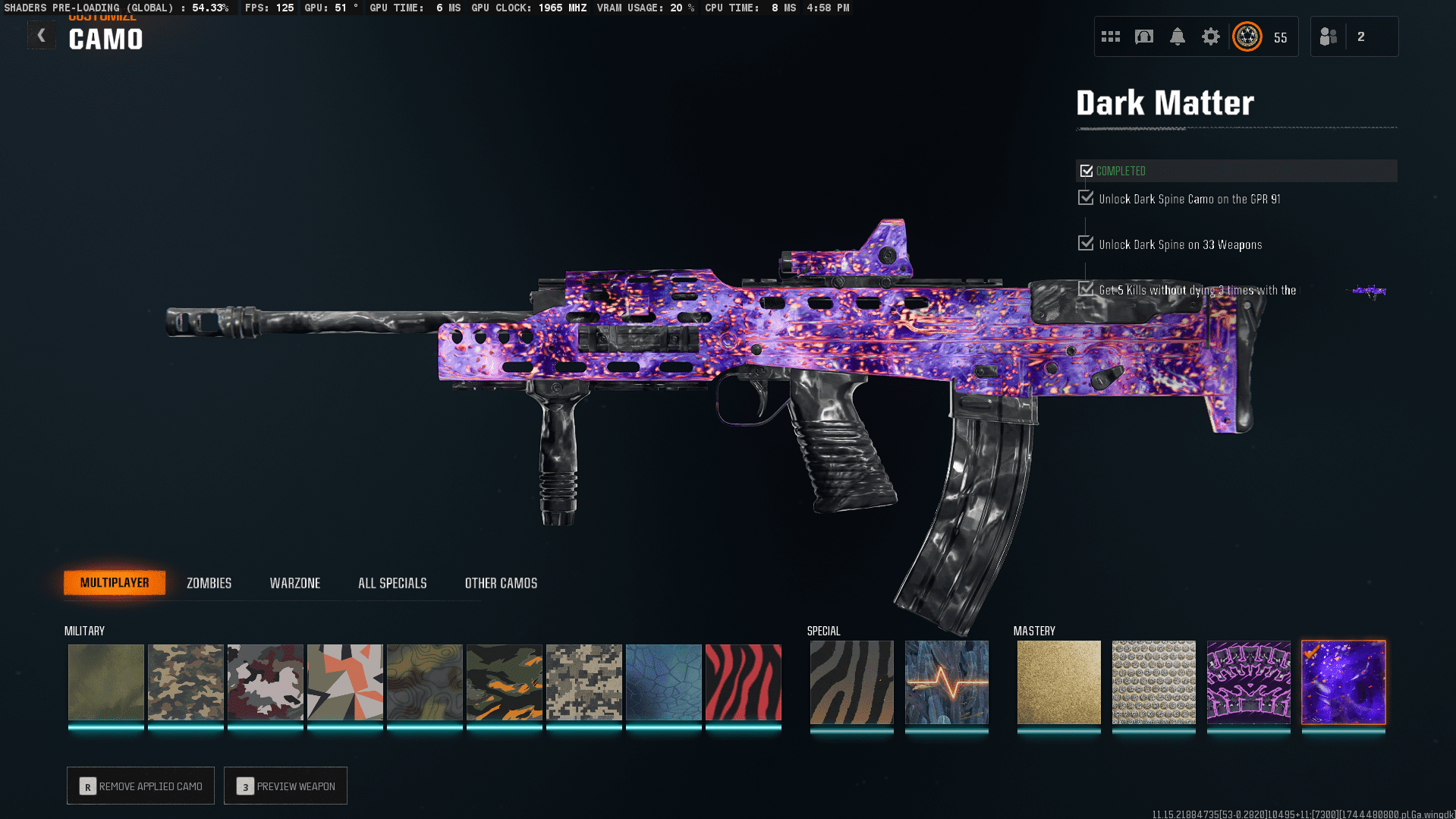Click the Preview Weapon button
Image resolution: width=1456 pixels, height=819 pixels.
[286, 786]
